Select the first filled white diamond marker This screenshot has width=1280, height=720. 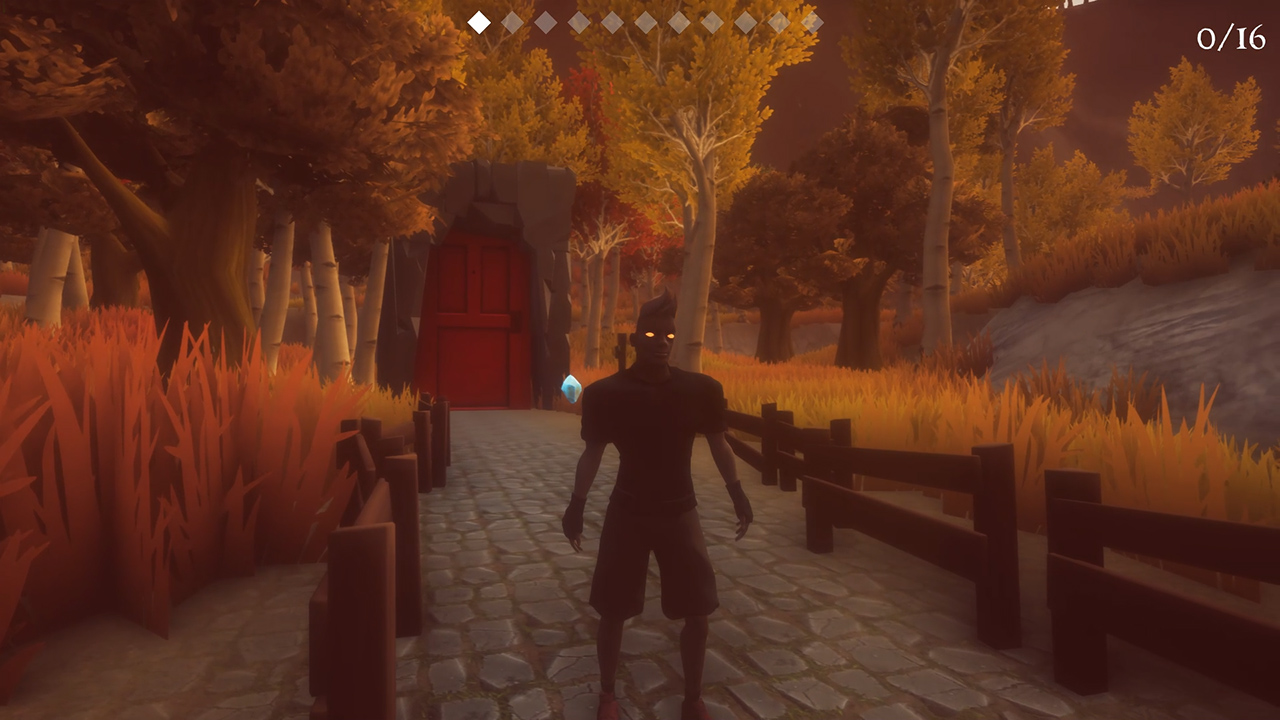[x=478, y=20]
